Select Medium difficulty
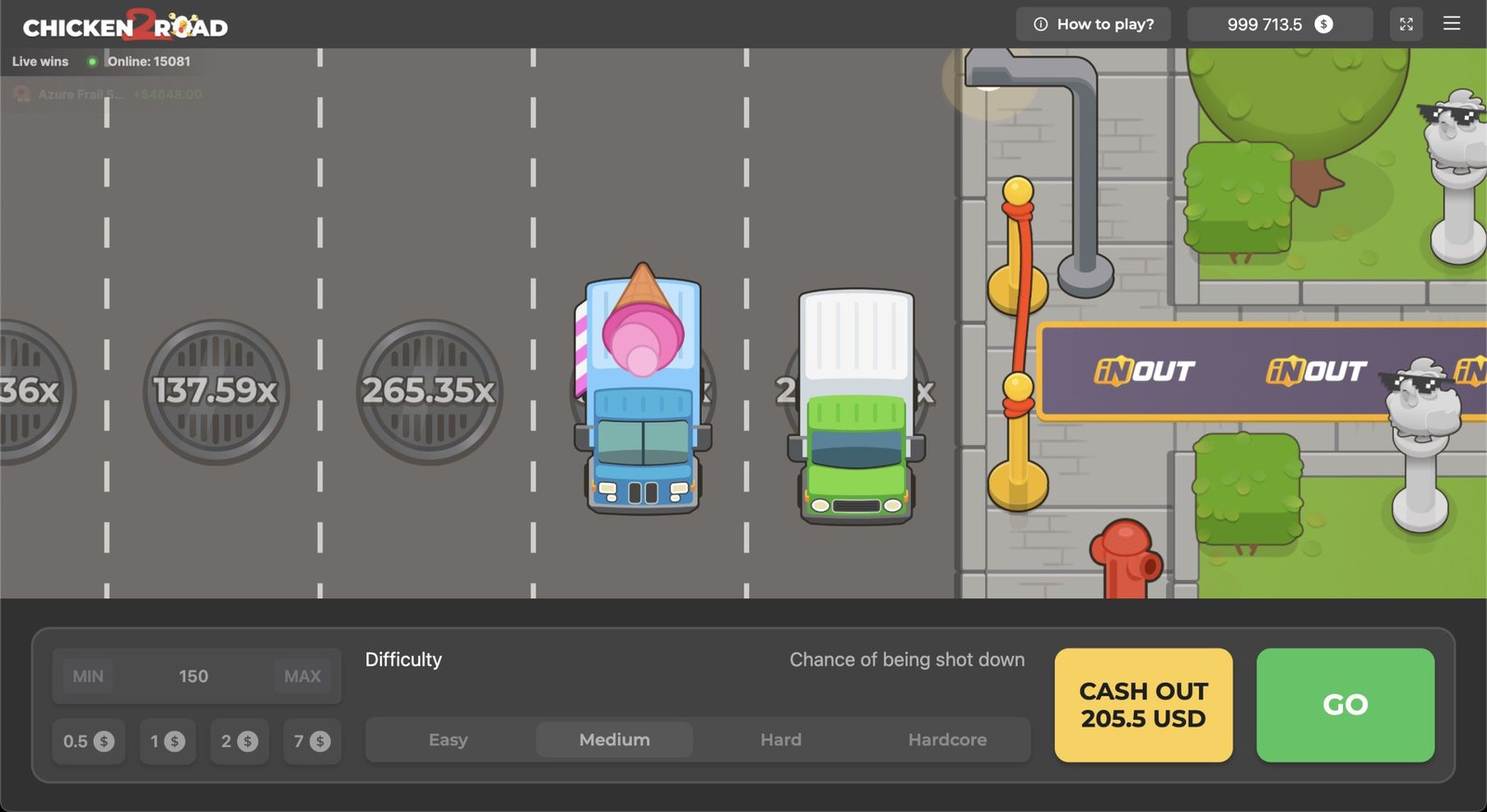Viewport: 1487px width, 812px height. (x=614, y=740)
